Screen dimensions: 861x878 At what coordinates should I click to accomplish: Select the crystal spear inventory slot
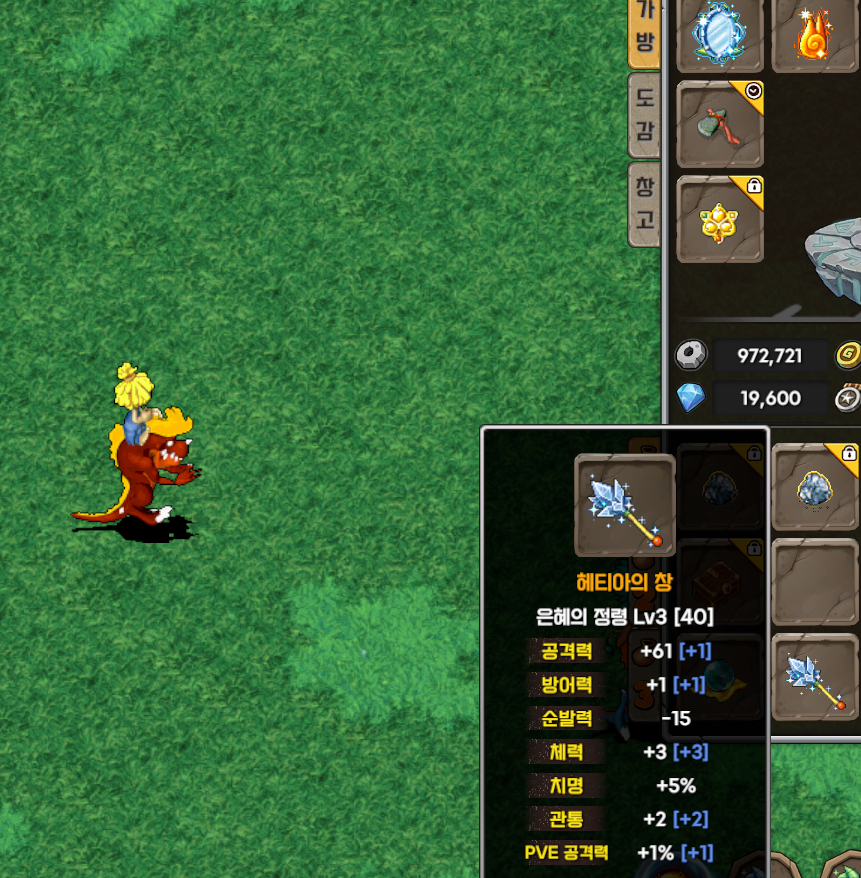(x=816, y=677)
